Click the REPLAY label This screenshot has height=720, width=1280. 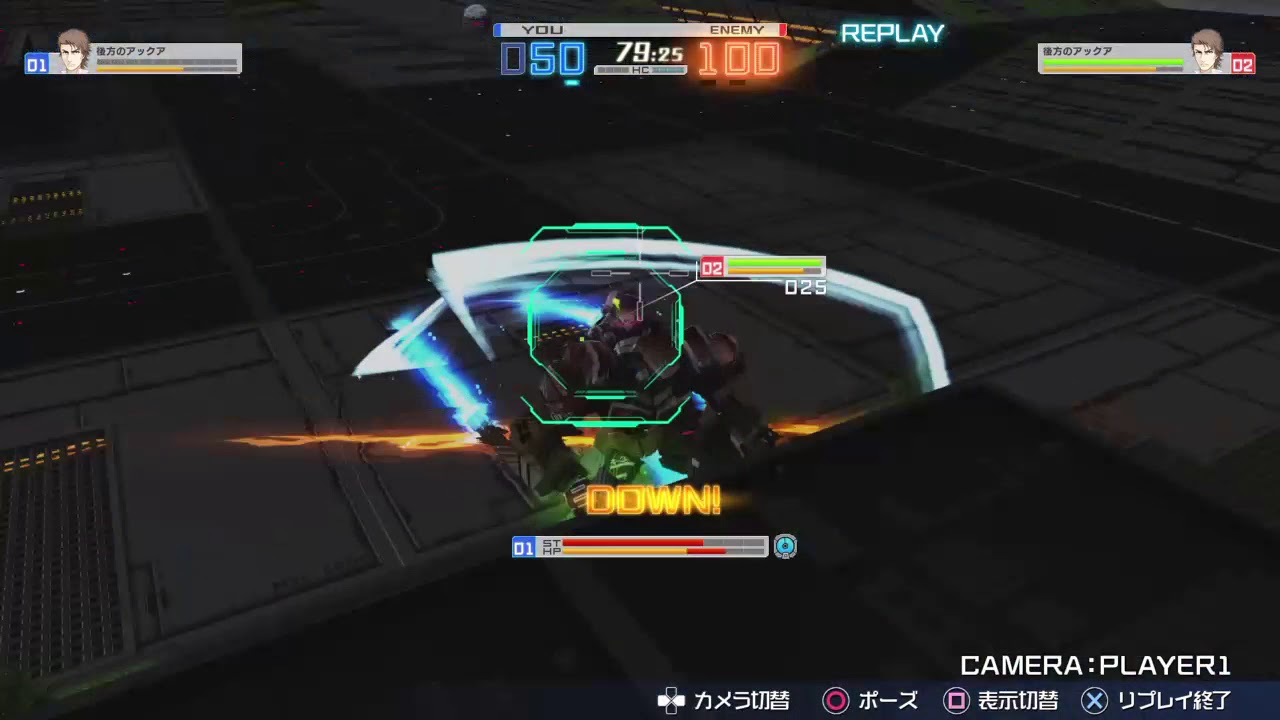[893, 33]
